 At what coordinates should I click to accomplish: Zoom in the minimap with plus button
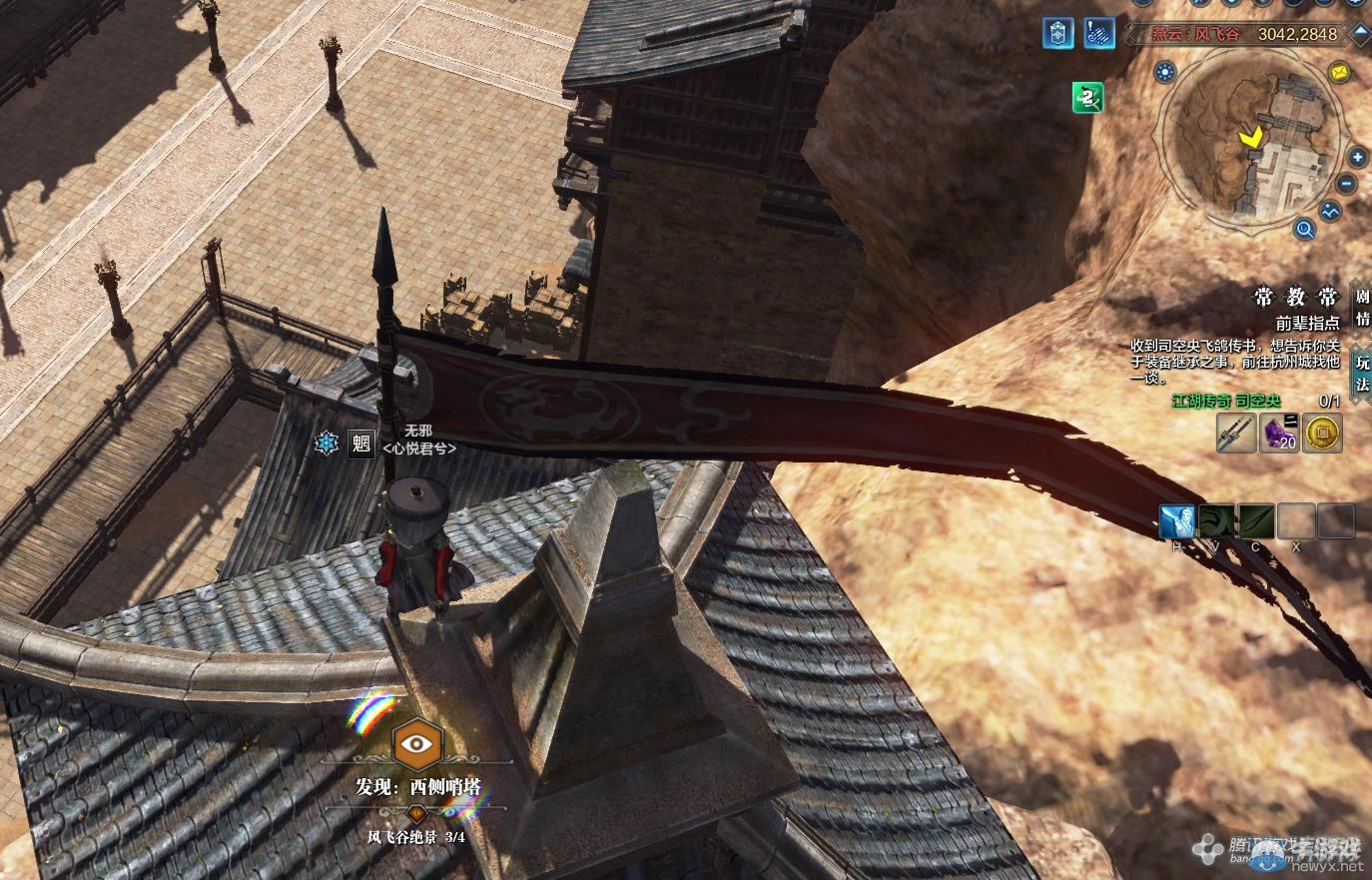pos(1357,158)
